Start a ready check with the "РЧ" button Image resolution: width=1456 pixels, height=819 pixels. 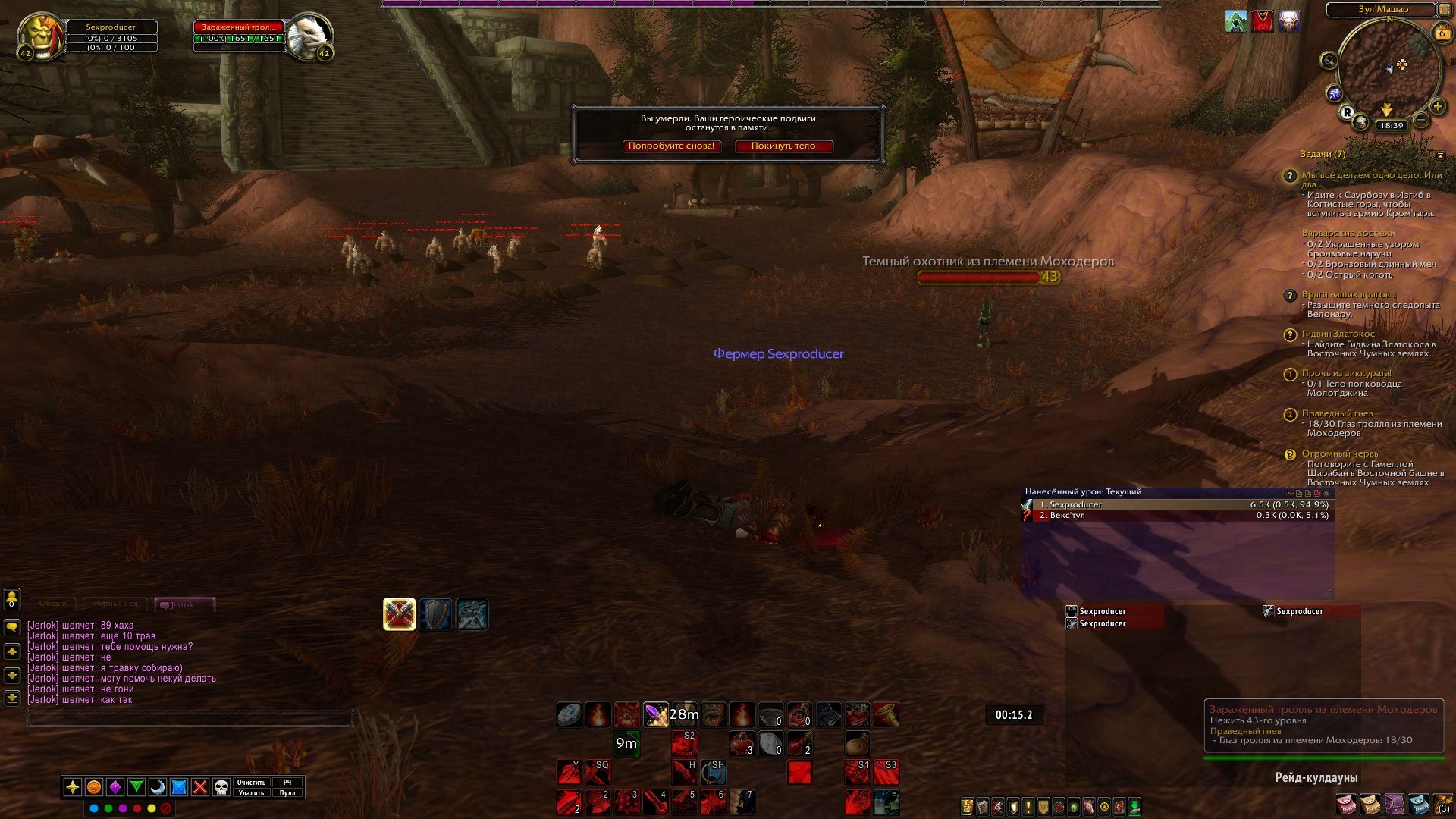287,783
